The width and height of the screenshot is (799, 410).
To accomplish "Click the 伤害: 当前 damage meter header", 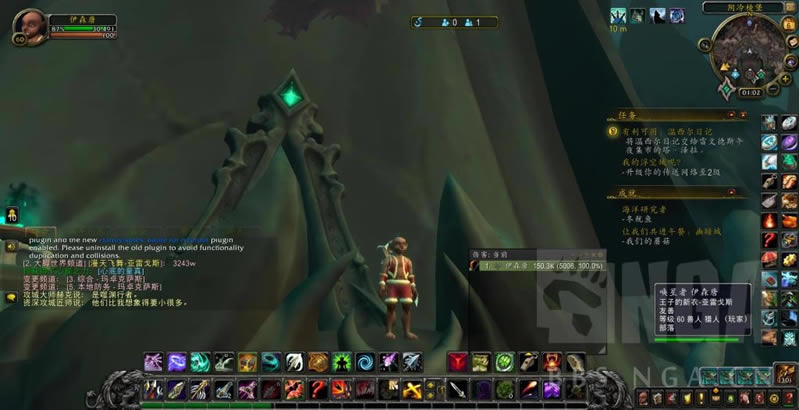I will (499, 256).
